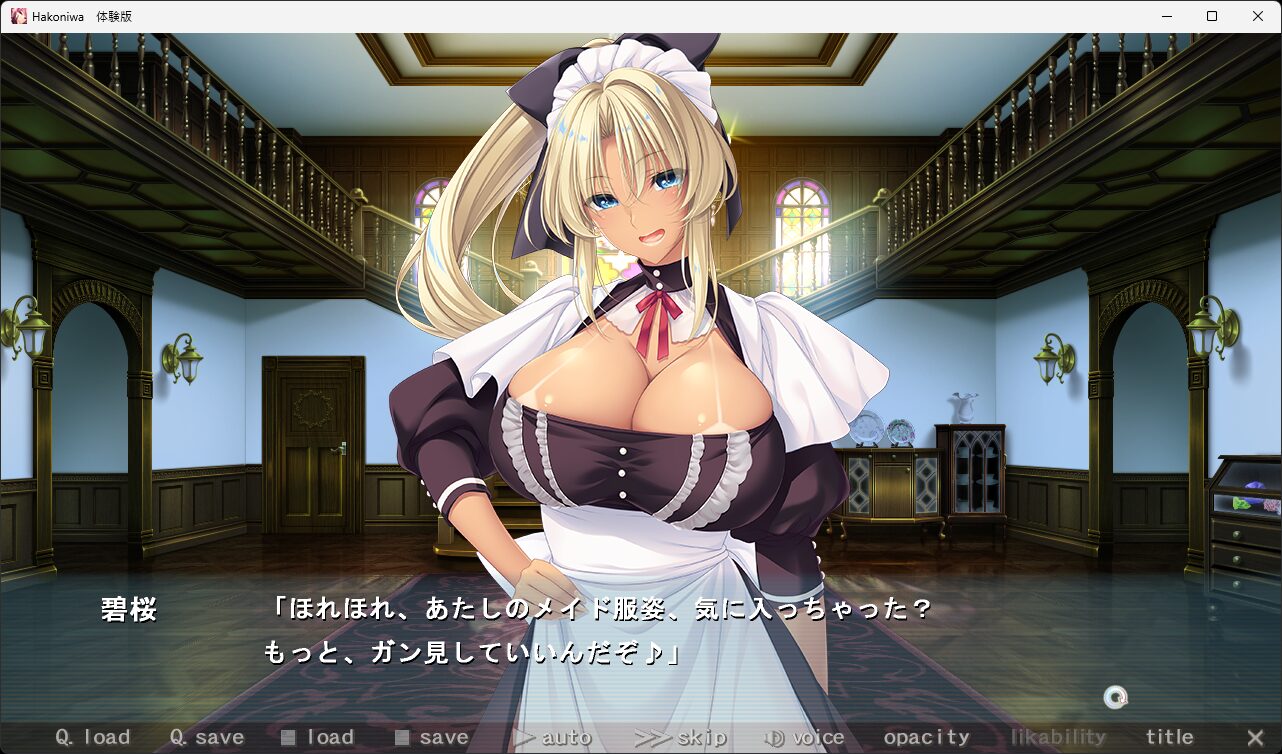
Task: Open the load menu
Action: click(318, 738)
